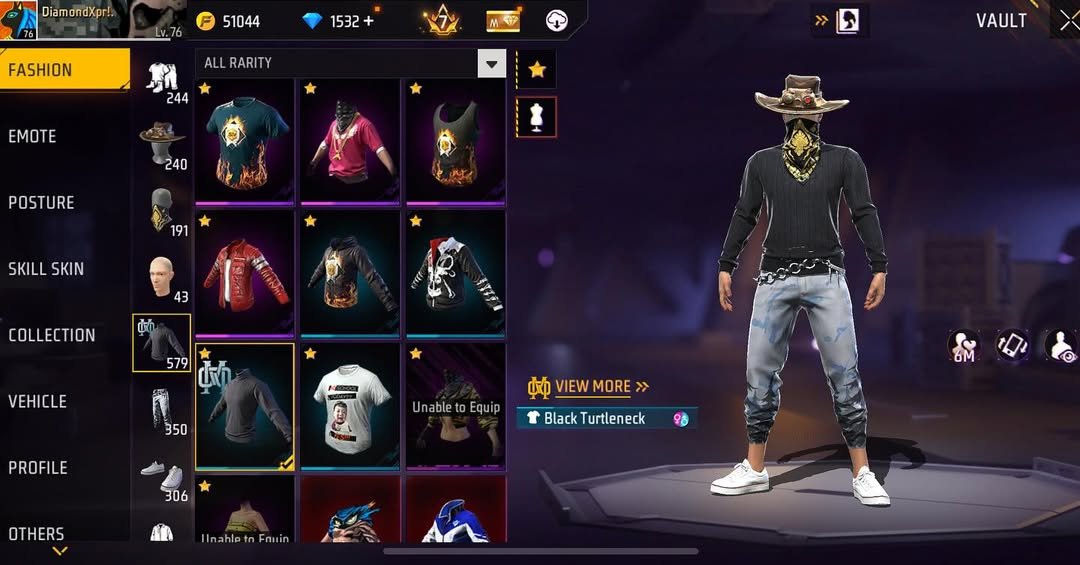Screen dimensions: 1080x565
Task: Open the Skill Skin section
Action: pyautogui.click(x=46, y=269)
